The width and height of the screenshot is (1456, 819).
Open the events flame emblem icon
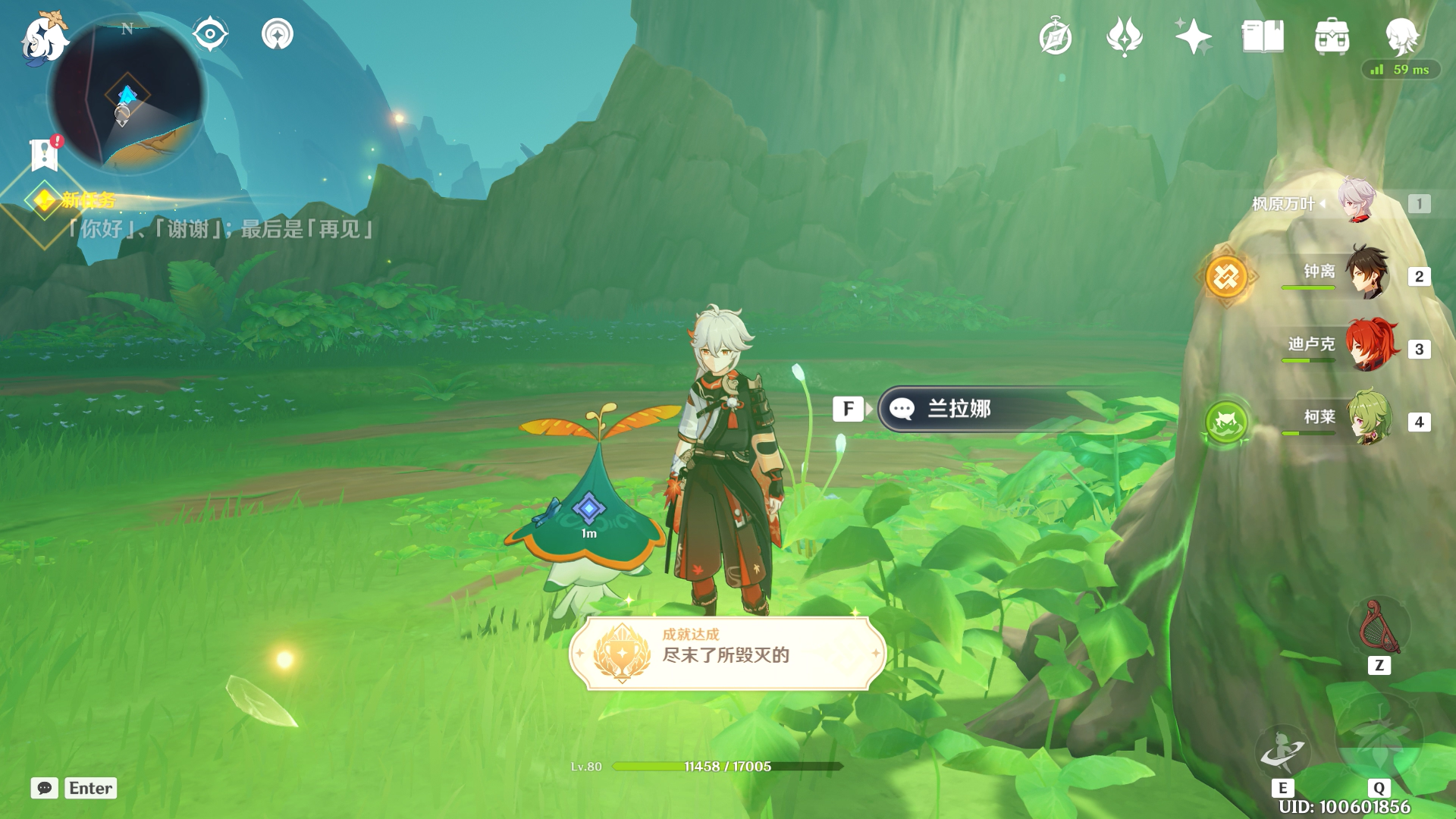(1124, 36)
